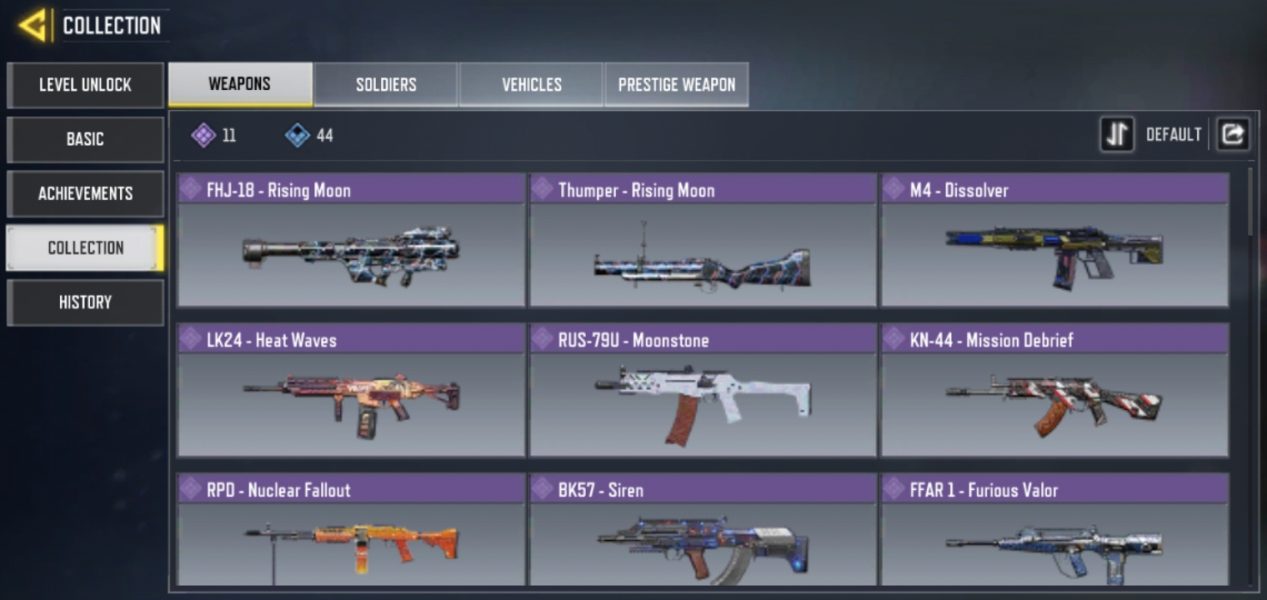Image resolution: width=1267 pixels, height=600 pixels.
Task: Select the LK24 Heat Waves skin
Action: click(351, 390)
